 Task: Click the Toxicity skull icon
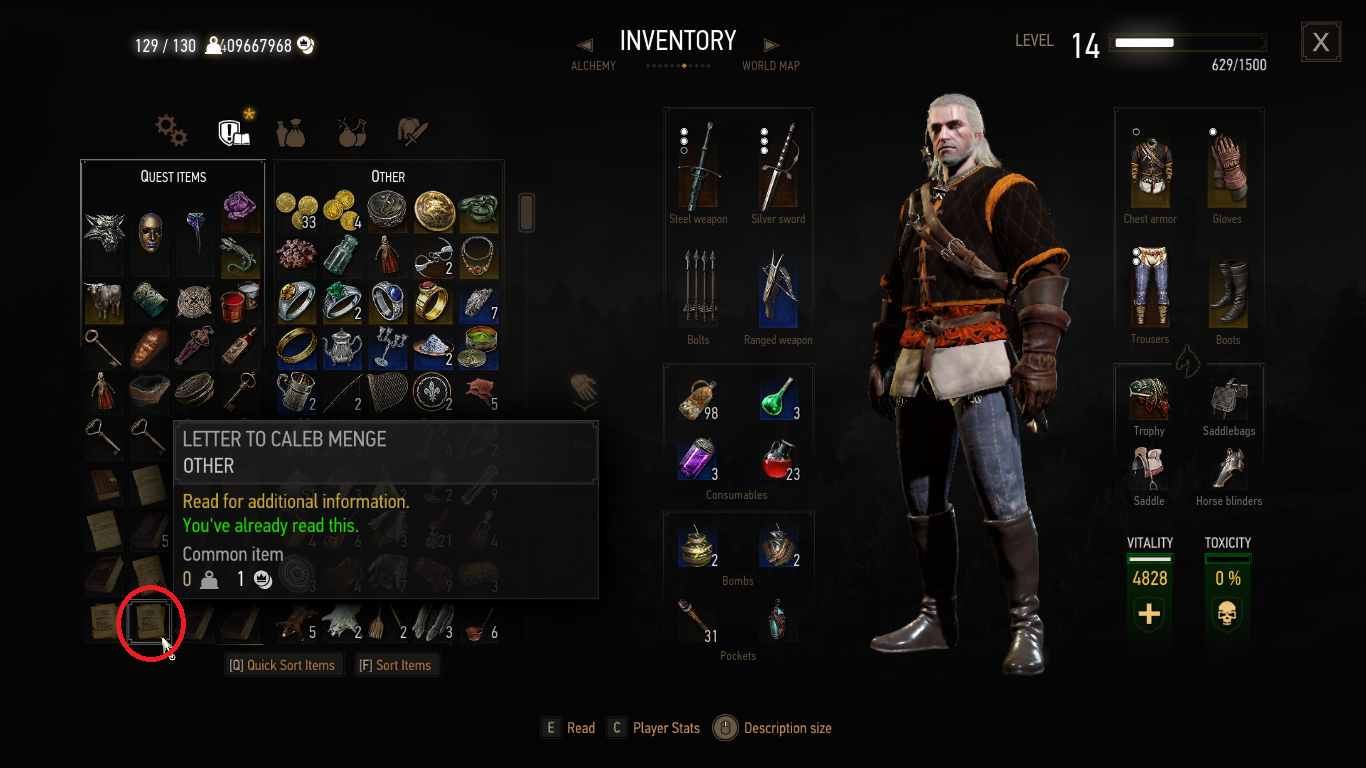[x=1227, y=614]
